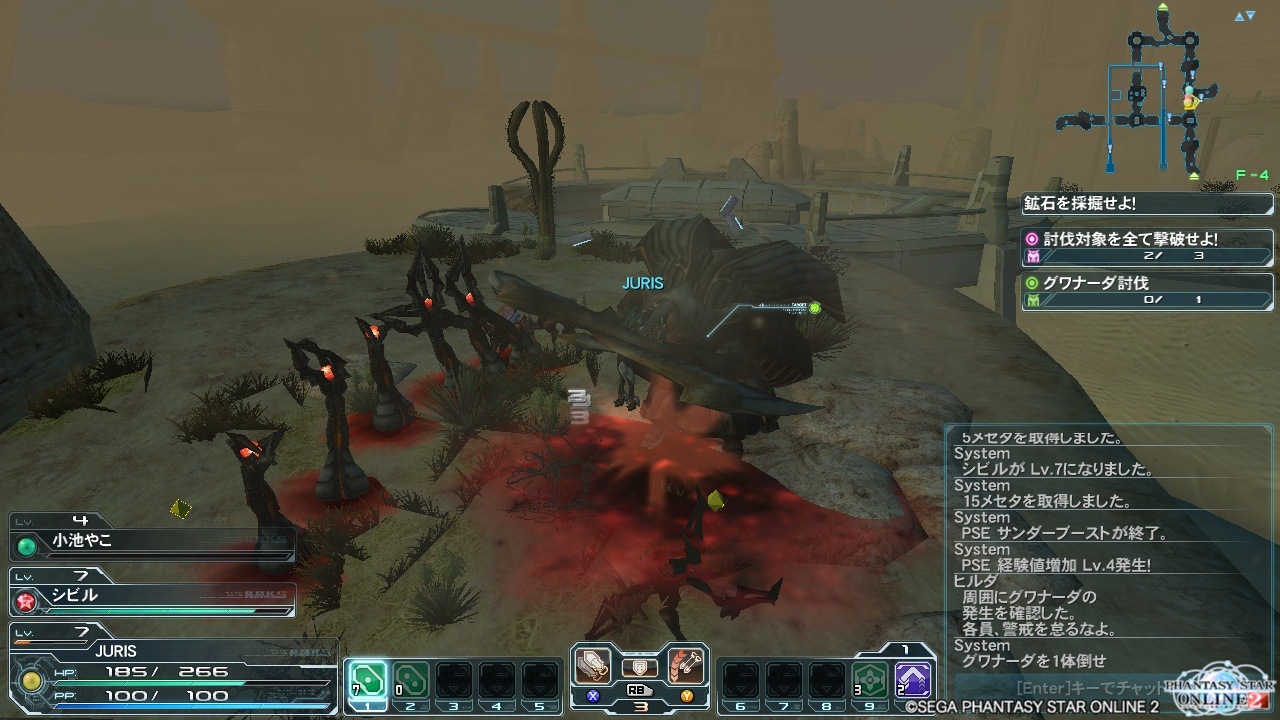Open the area minimap
Image resolution: width=1280 pixels, height=720 pixels.
pyautogui.click(x=1160, y=95)
